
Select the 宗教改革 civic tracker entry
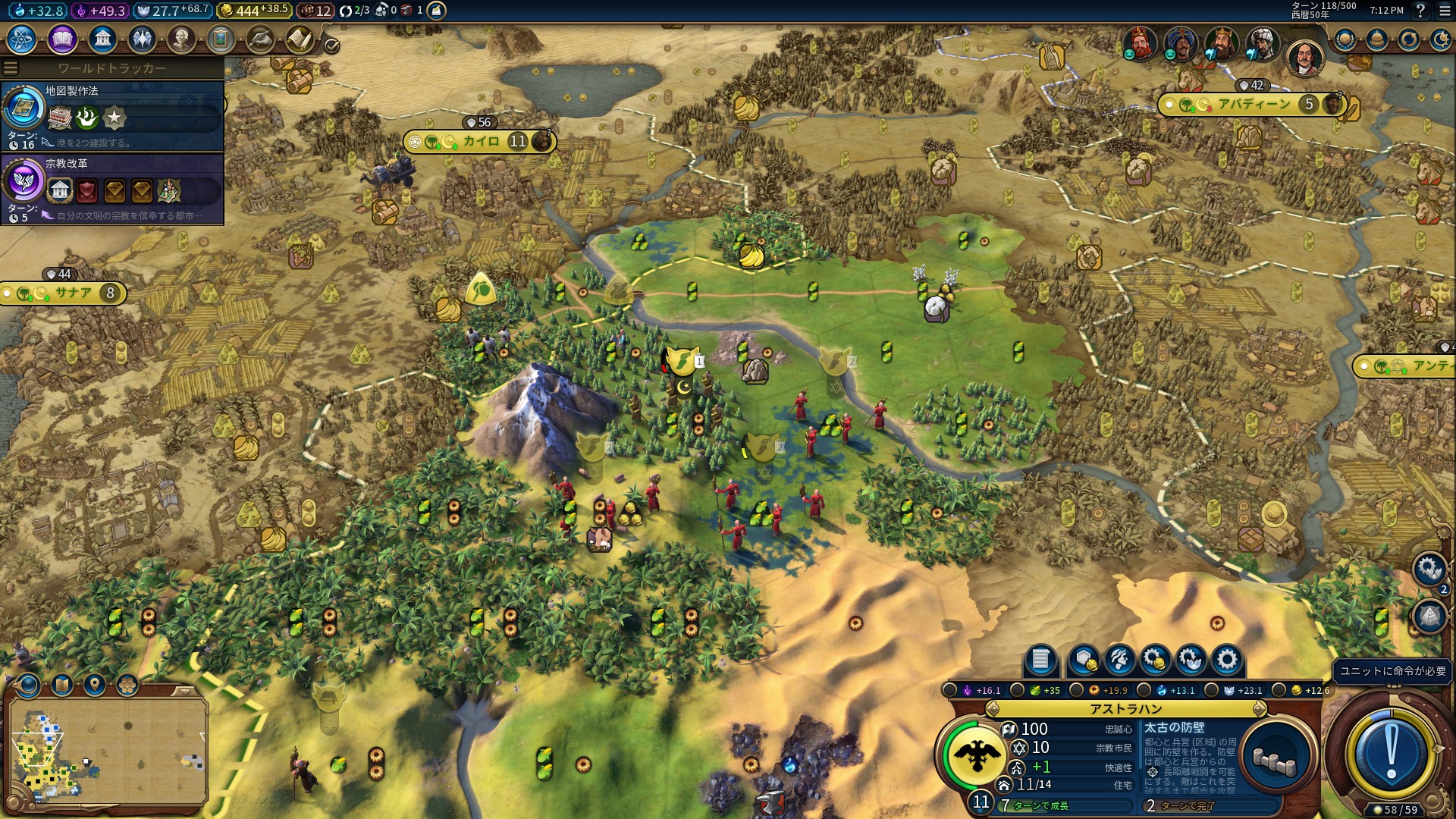pyautogui.click(x=112, y=189)
